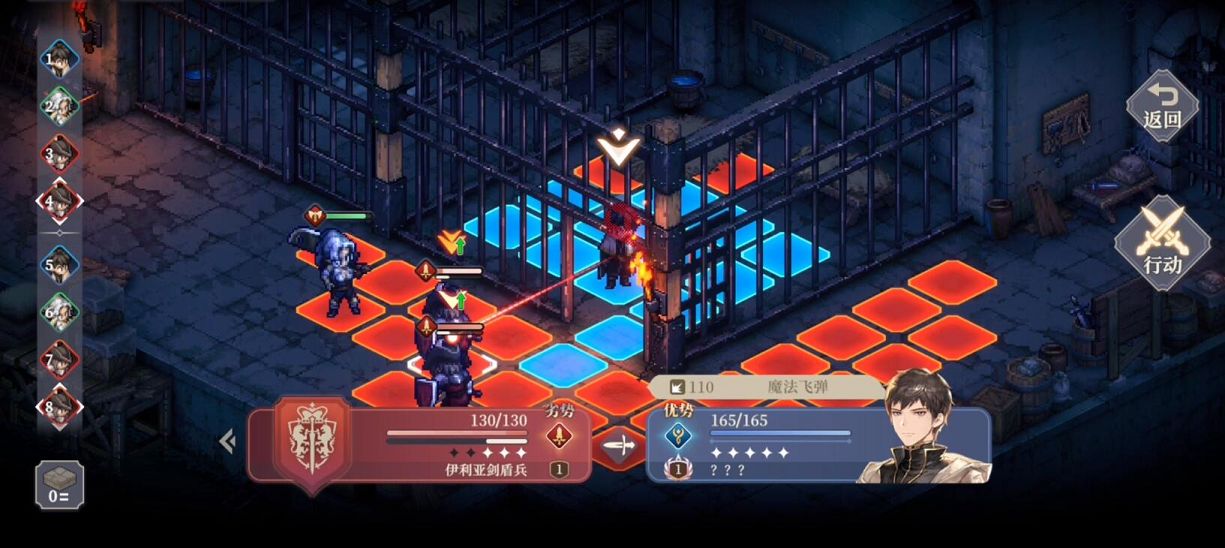This screenshot has height=548, width=1225.
Task: Click the 返回 (return) button
Action: pos(1162,107)
